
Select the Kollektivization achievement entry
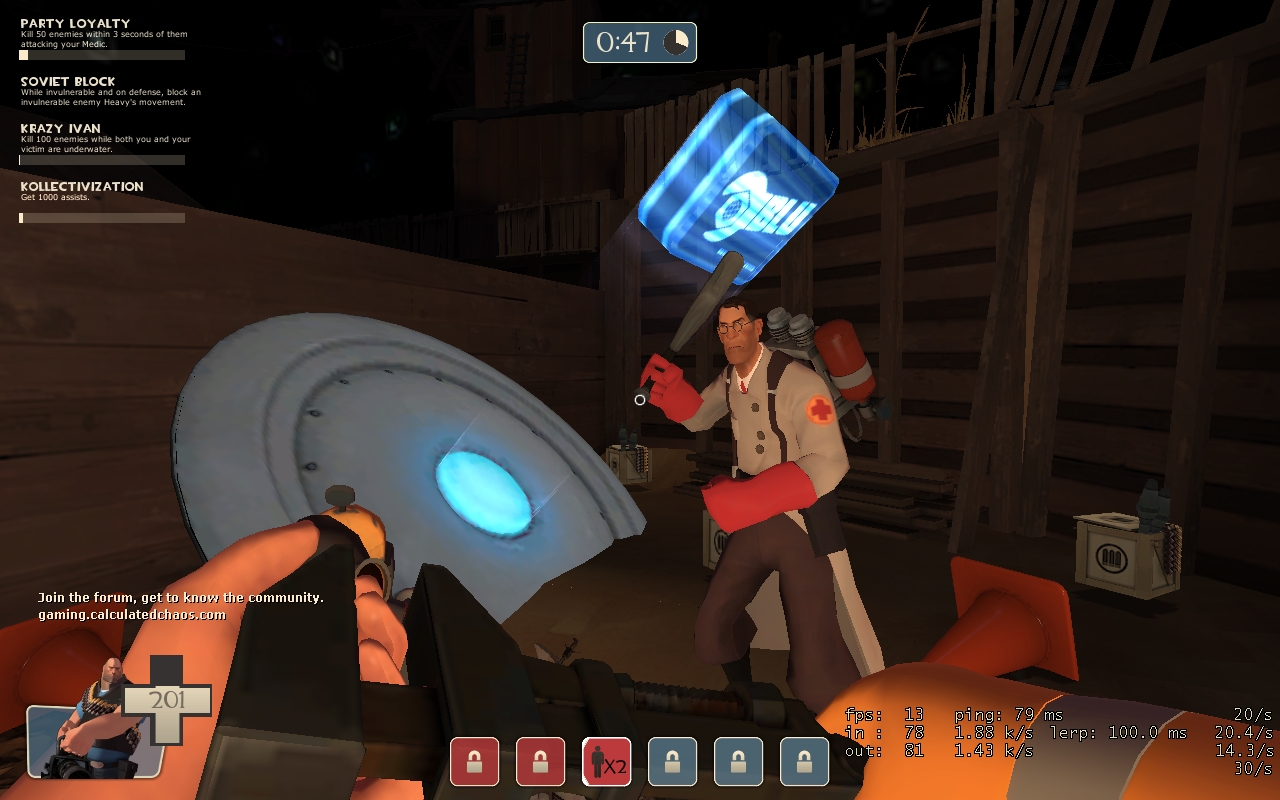click(83, 186)
